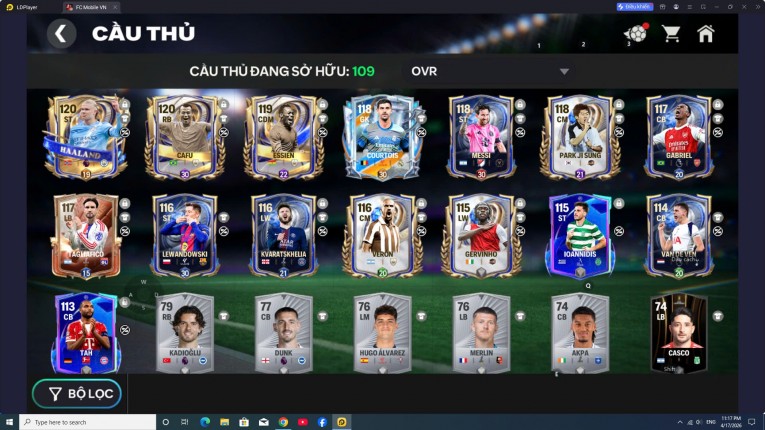This screenshot has height=430, width=765.
Task: Select the Messi player card
Action: click(479, 137)
